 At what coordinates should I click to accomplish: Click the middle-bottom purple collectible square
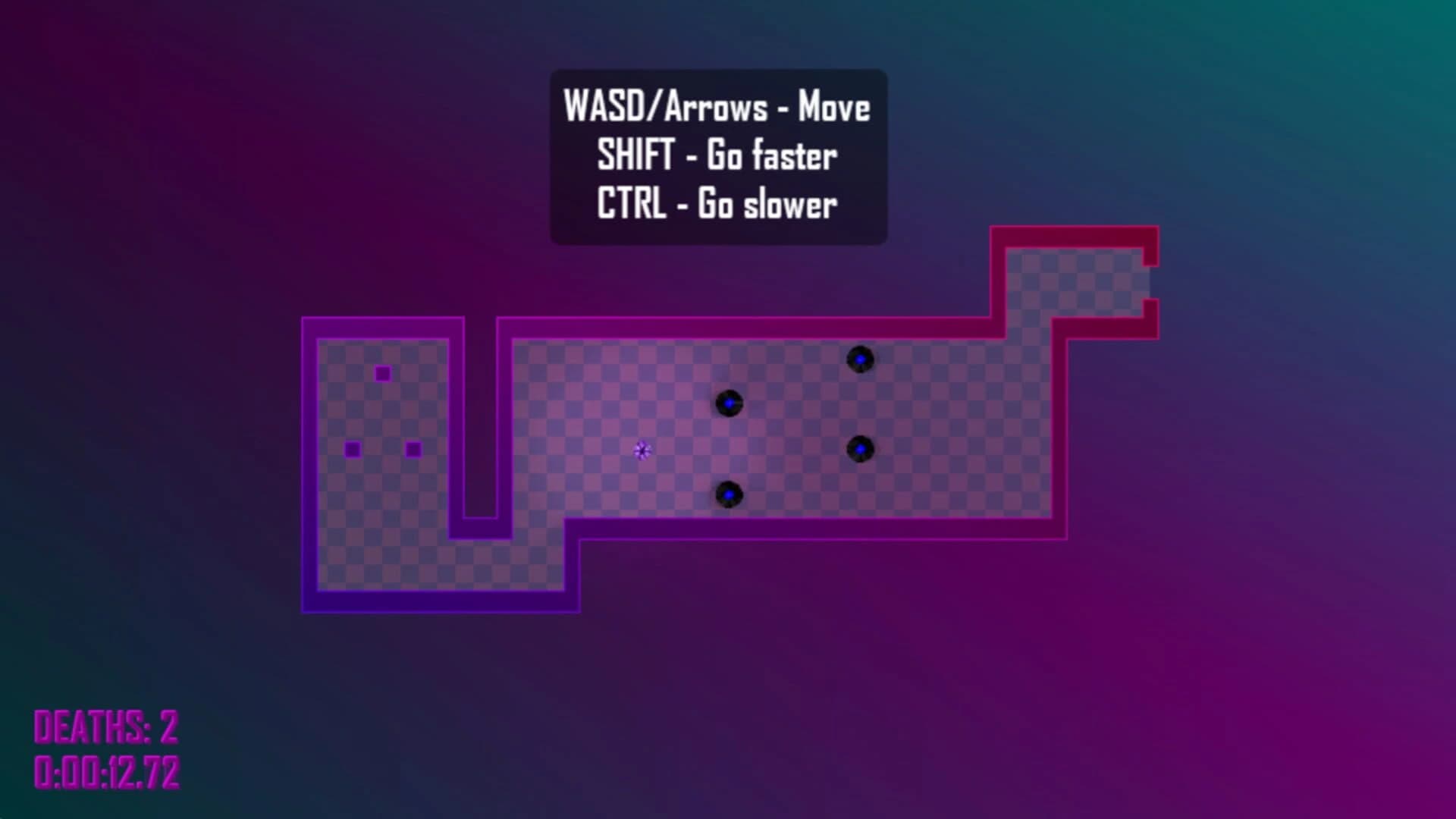(413, 450)
